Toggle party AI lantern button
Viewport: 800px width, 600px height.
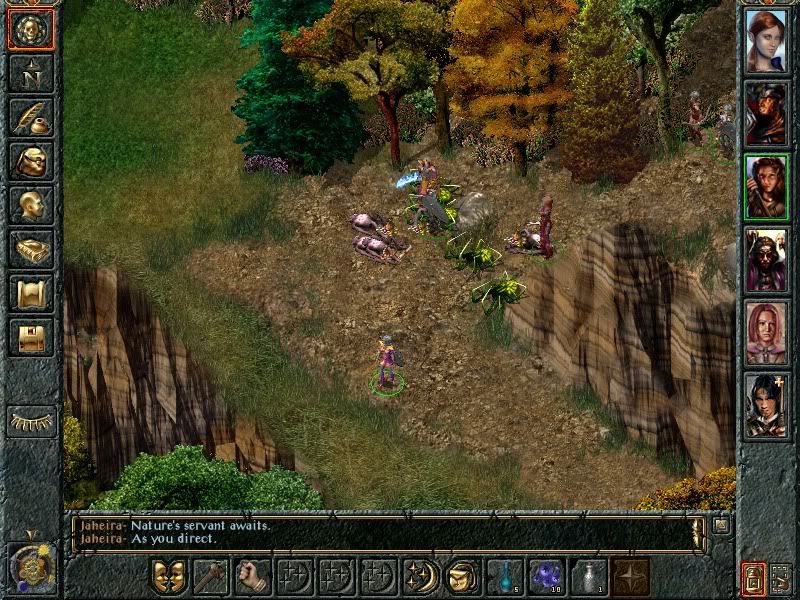tap(753, 578)
